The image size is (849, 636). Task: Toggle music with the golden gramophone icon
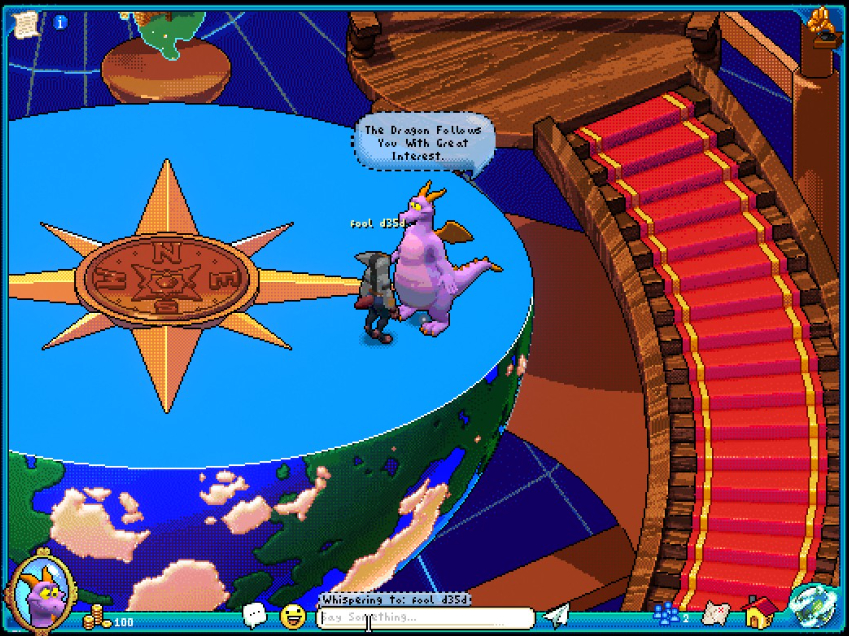[821, 25]
